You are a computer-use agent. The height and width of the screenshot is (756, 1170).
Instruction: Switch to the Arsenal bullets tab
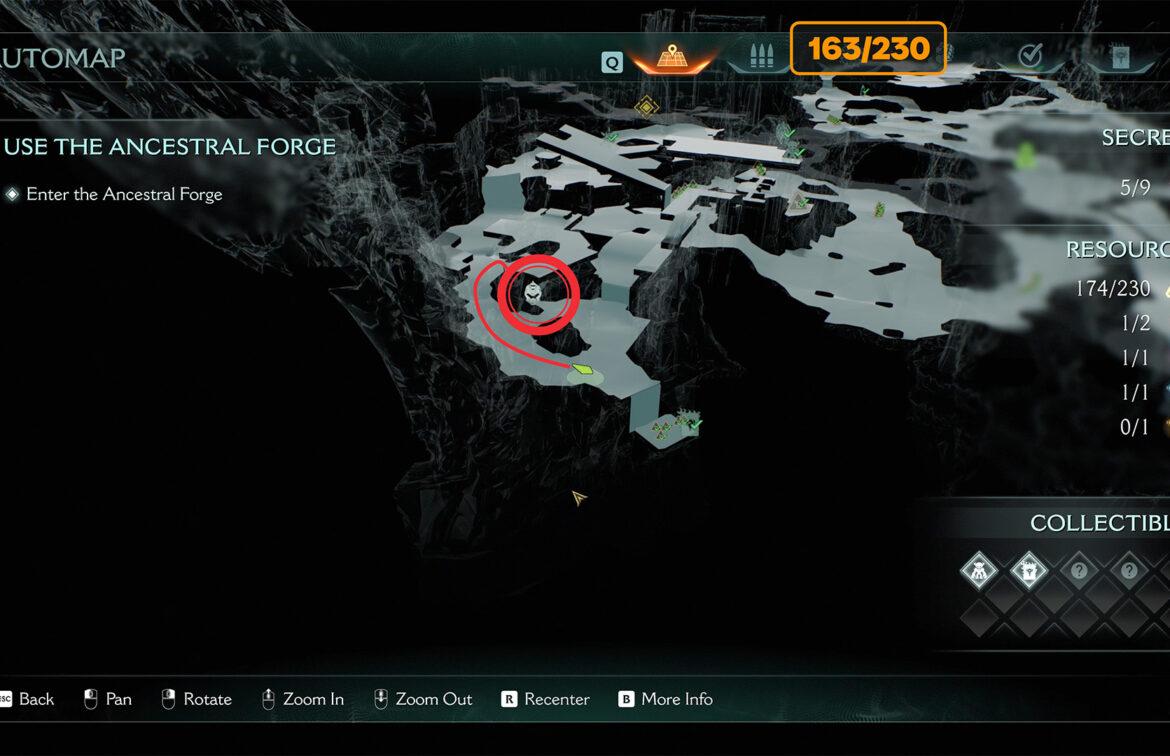[x=756, y=56]
